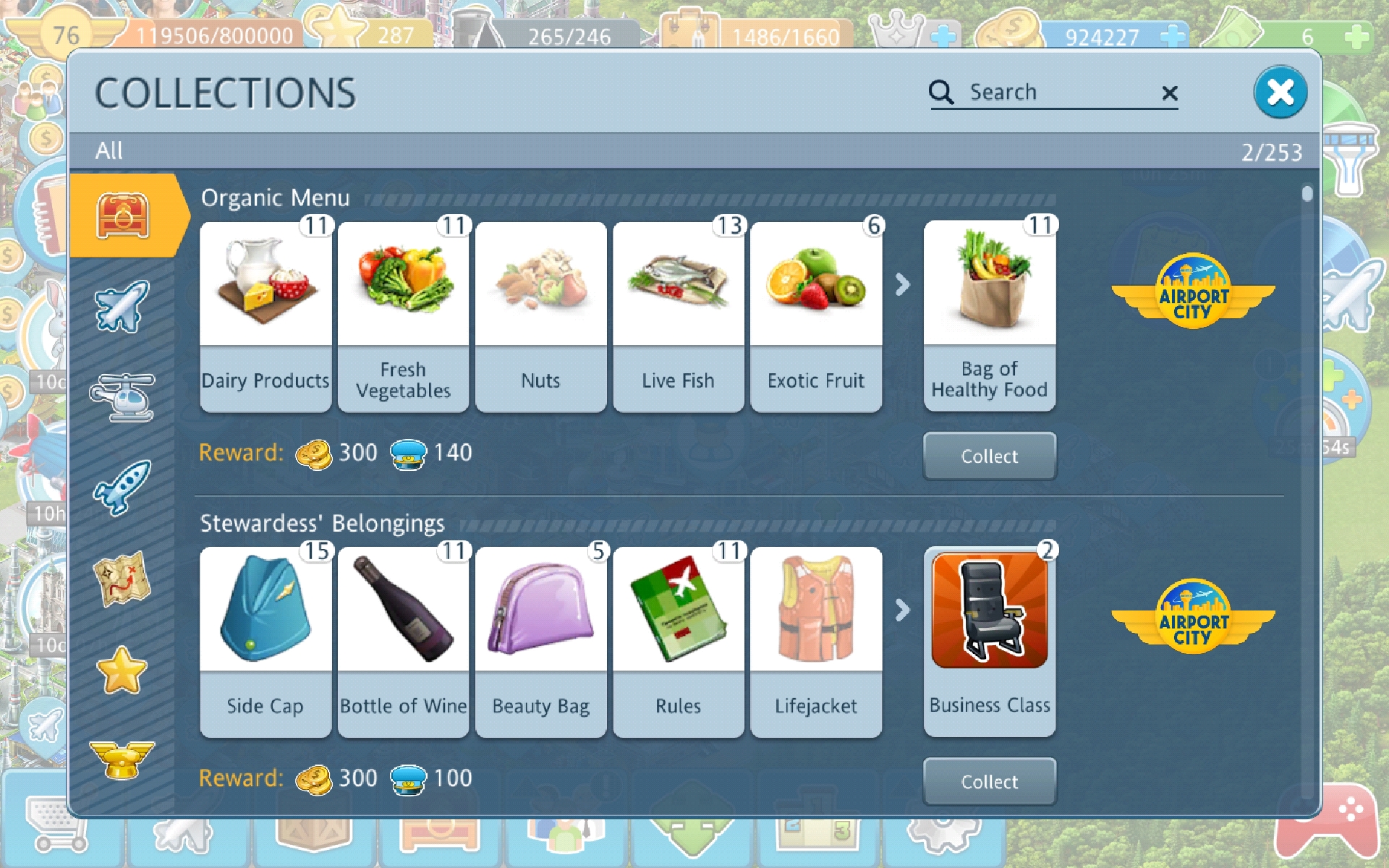The height and width of the screenshot is (868, 1389).
Task: Open the helicopter category tab
Action: [x=122, y=396]
